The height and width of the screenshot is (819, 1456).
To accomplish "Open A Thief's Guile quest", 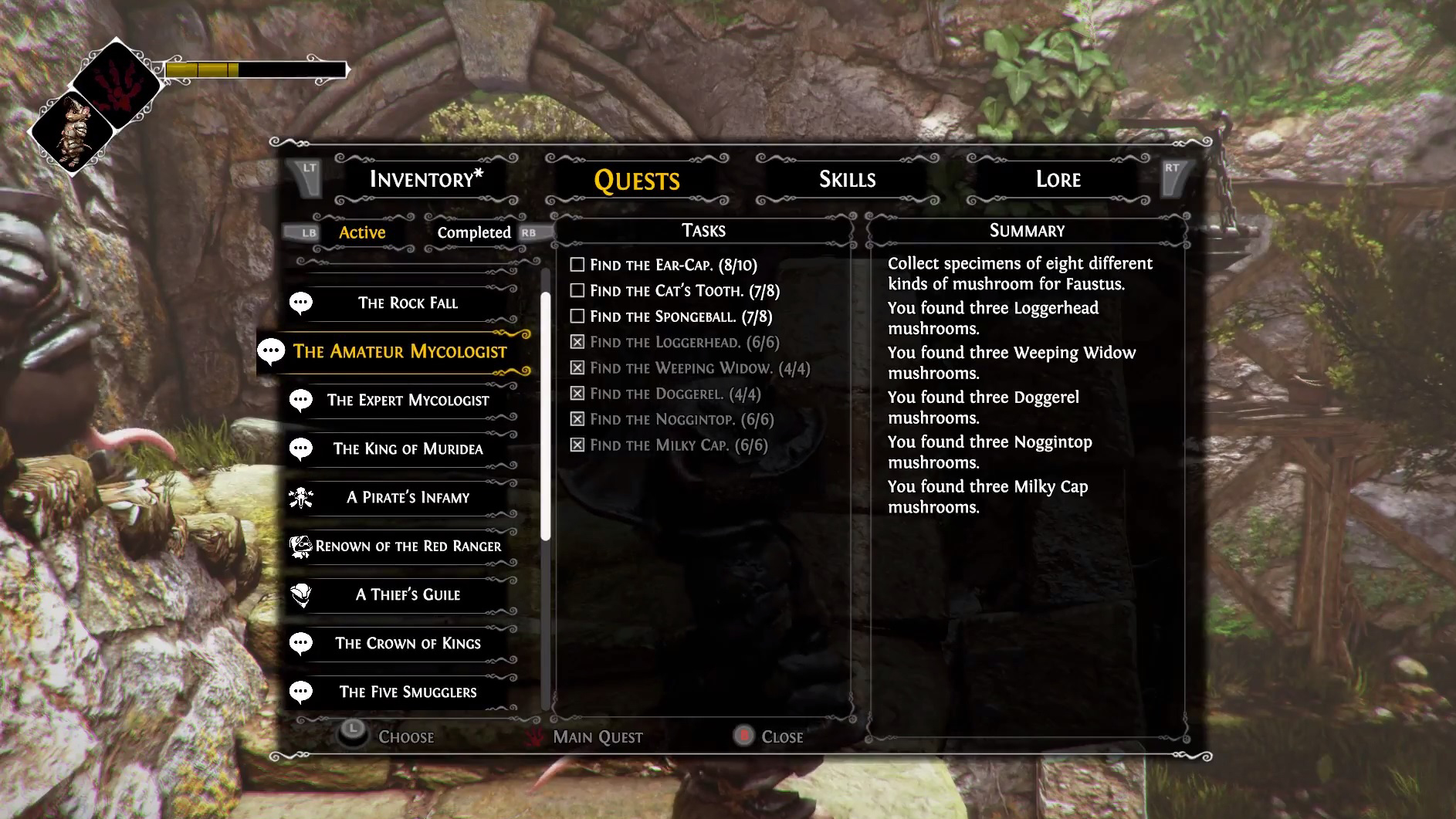I will 408,594.
